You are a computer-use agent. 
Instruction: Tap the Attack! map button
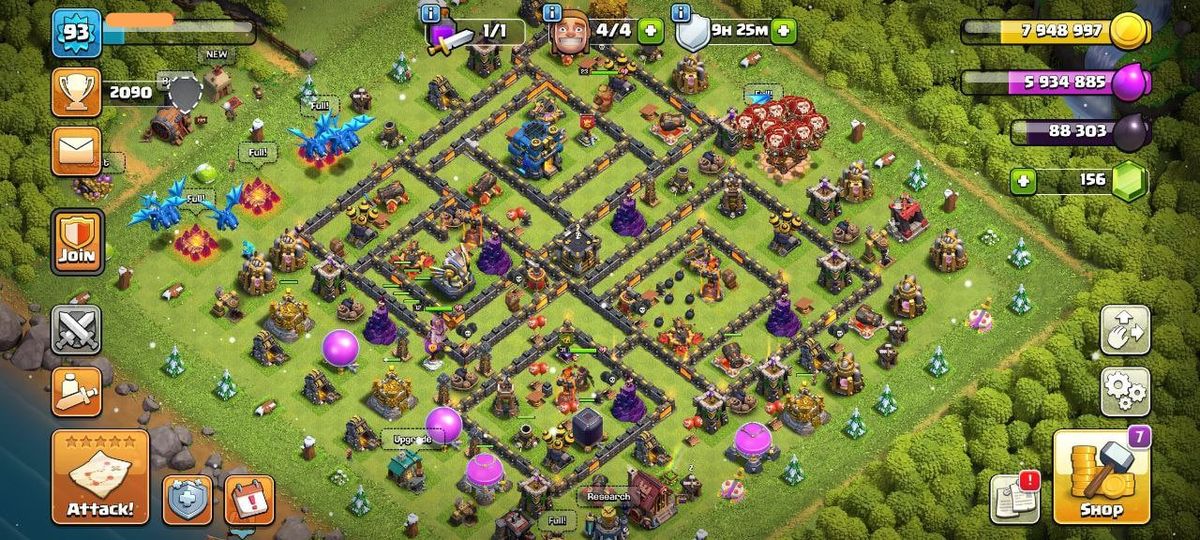[x=100, y=478]
